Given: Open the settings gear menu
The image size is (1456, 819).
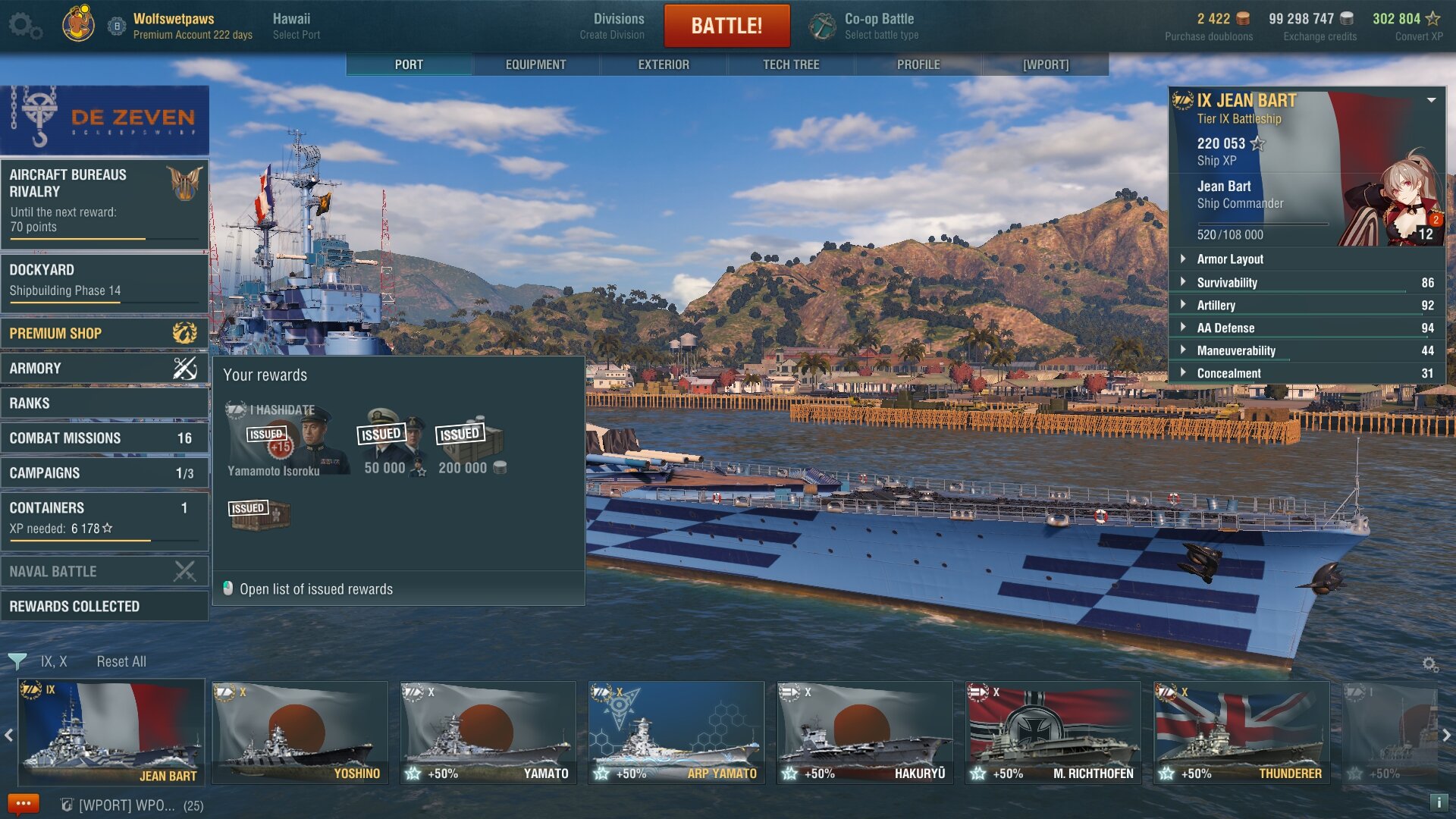Looking at the screenshot, I should (x=24, y=26).
